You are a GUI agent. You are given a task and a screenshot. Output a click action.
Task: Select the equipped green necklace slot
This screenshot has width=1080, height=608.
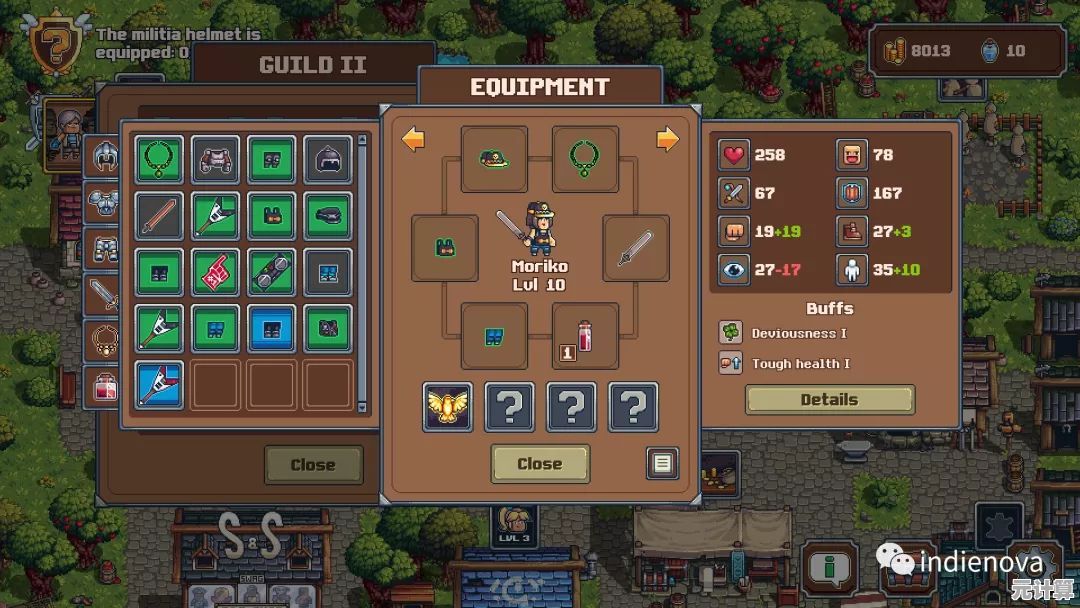585,158
